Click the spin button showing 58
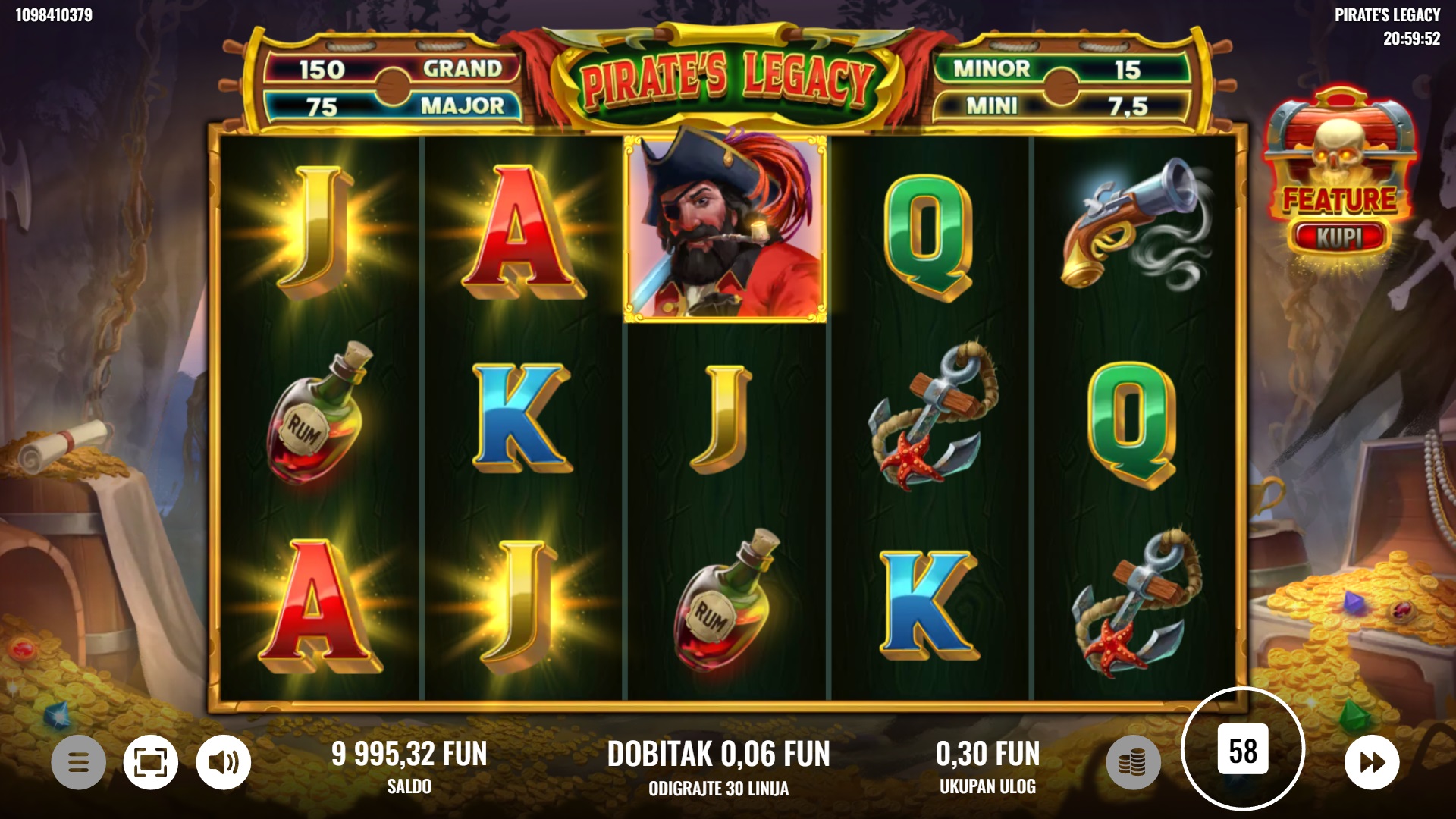The image size is (1456, 819). pos(1243,750)
